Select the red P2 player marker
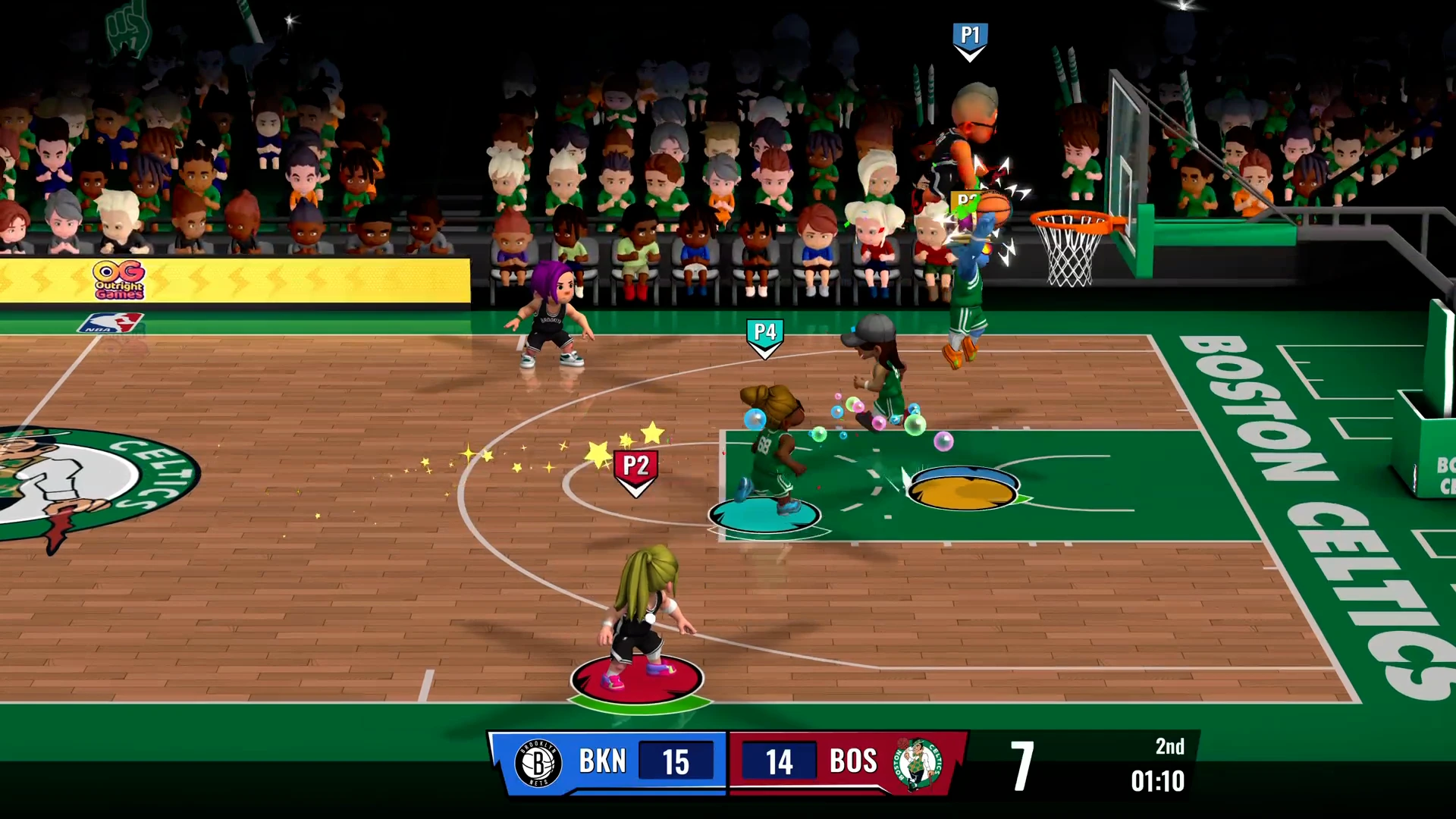Image resolution: width=1456 pixels, height=819 pixels. pyautogui.click(x=635, y=470)
